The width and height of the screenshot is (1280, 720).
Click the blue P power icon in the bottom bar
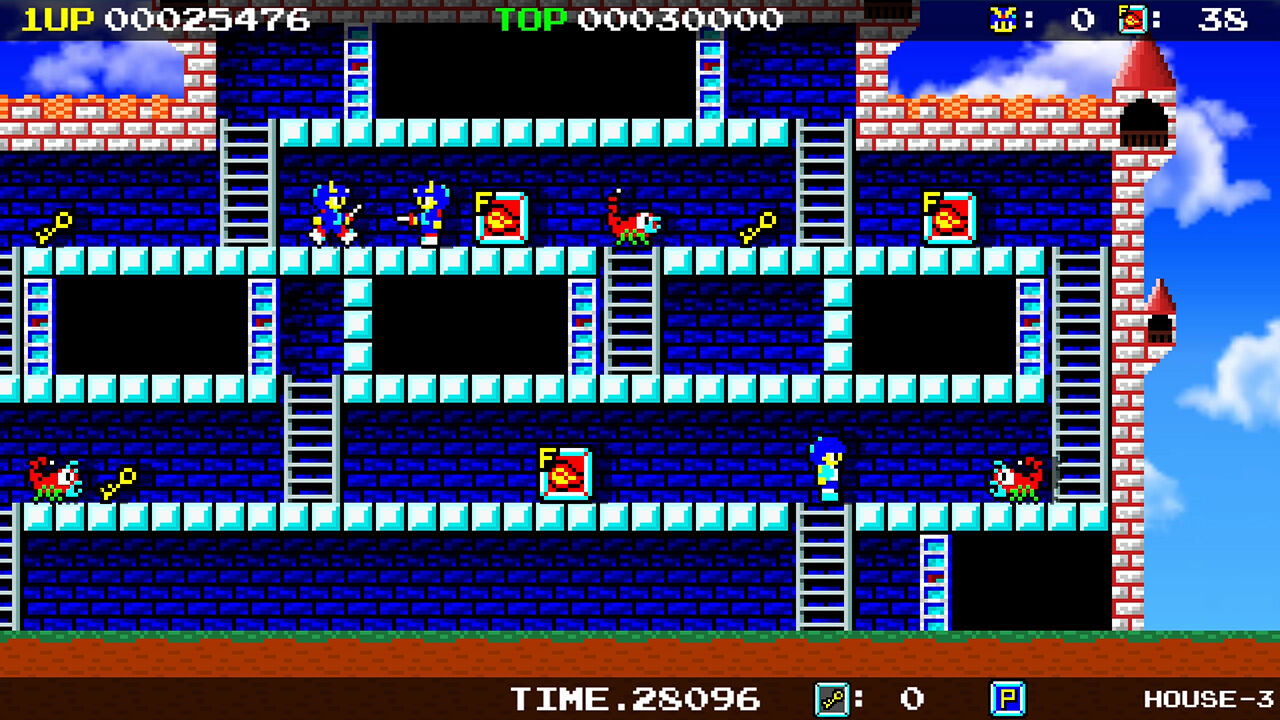[x=1006, y=699]
